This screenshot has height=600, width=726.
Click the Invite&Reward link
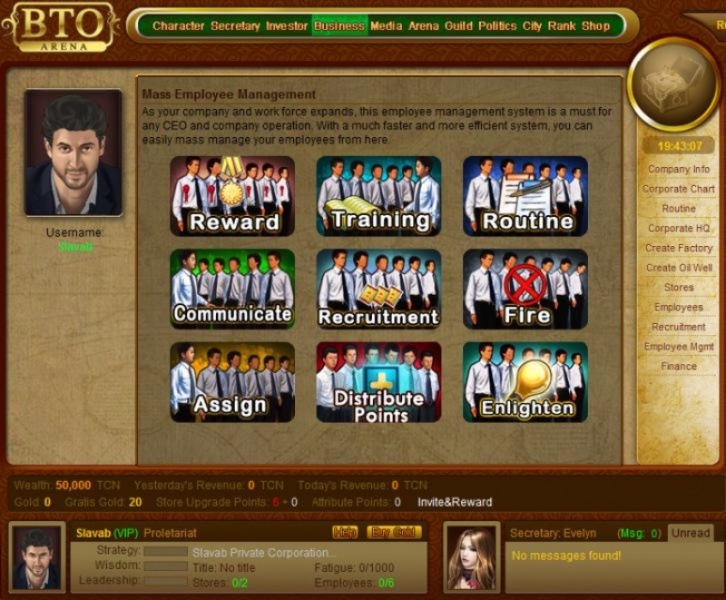coord(454,502)
